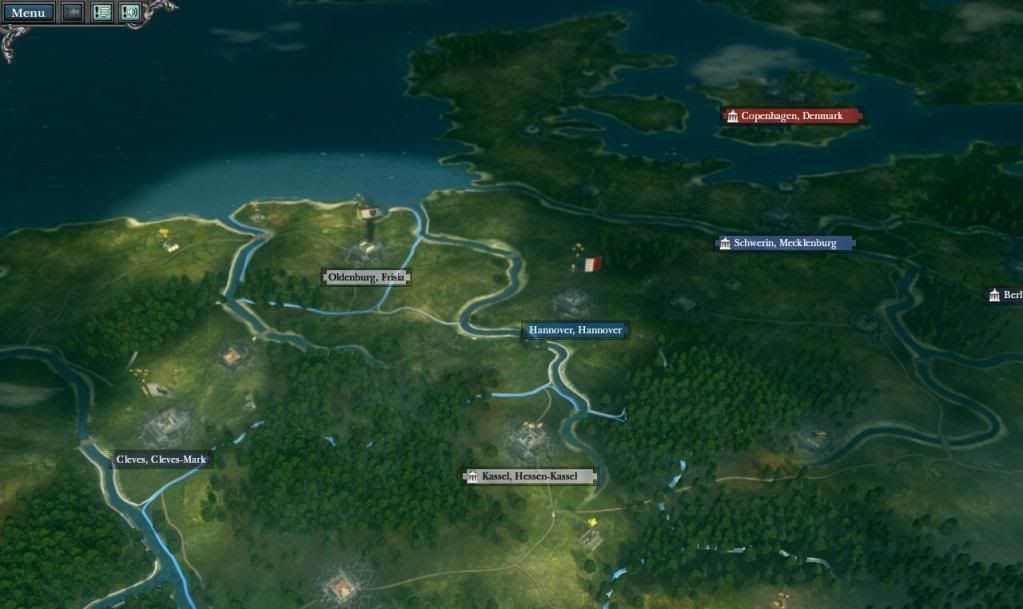Select the Schwerin, Mecklenburg city label

[785, 243]
